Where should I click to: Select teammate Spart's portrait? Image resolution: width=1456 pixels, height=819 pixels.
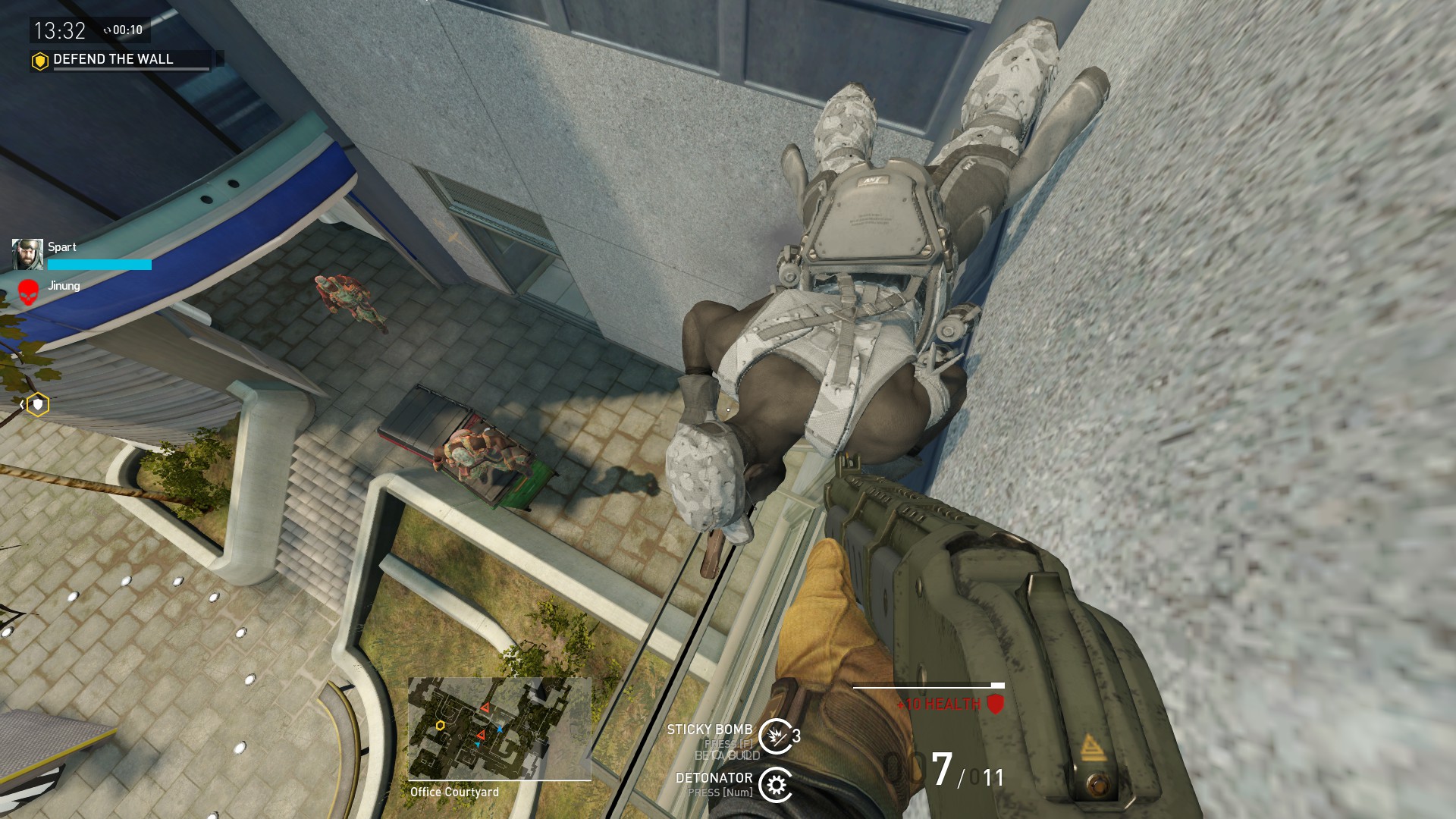[27, 255]
